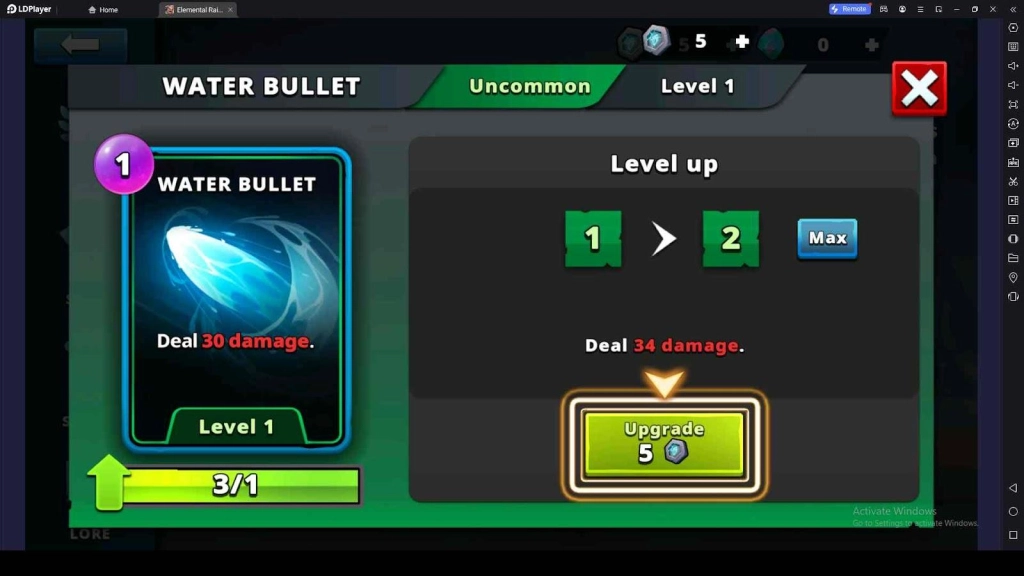
Task: Upgrade Water Bullet for 5 gems
Action: pos(664,442)
